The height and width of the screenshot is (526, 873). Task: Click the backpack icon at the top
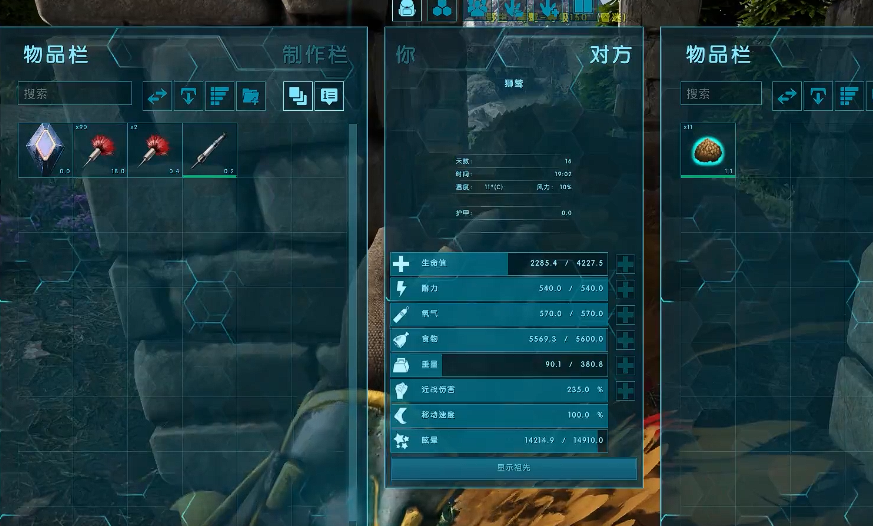407,10
